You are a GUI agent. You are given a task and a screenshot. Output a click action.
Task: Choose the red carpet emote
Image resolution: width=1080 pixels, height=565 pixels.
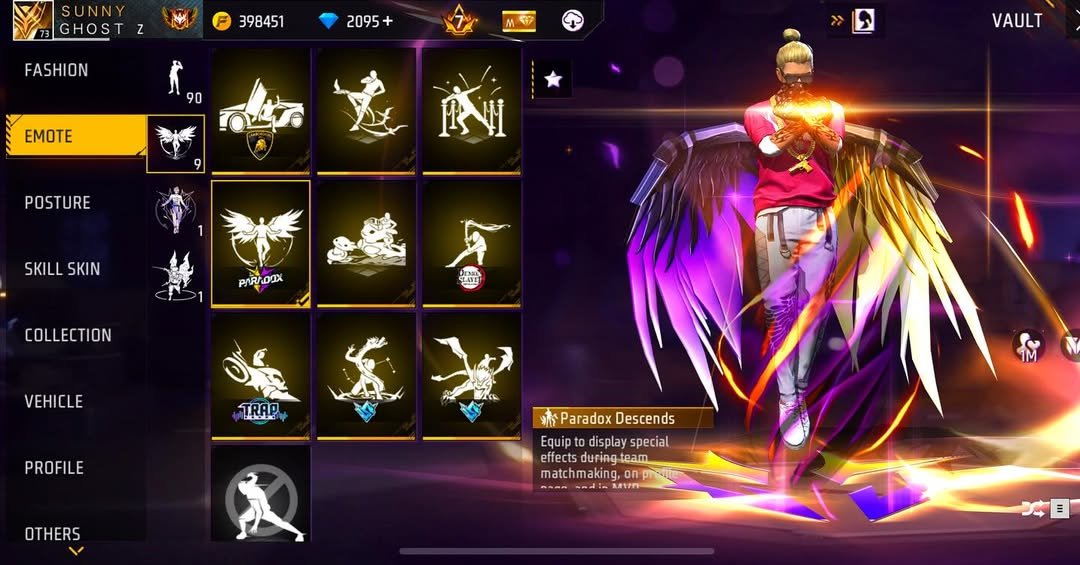tap(471, 110)
